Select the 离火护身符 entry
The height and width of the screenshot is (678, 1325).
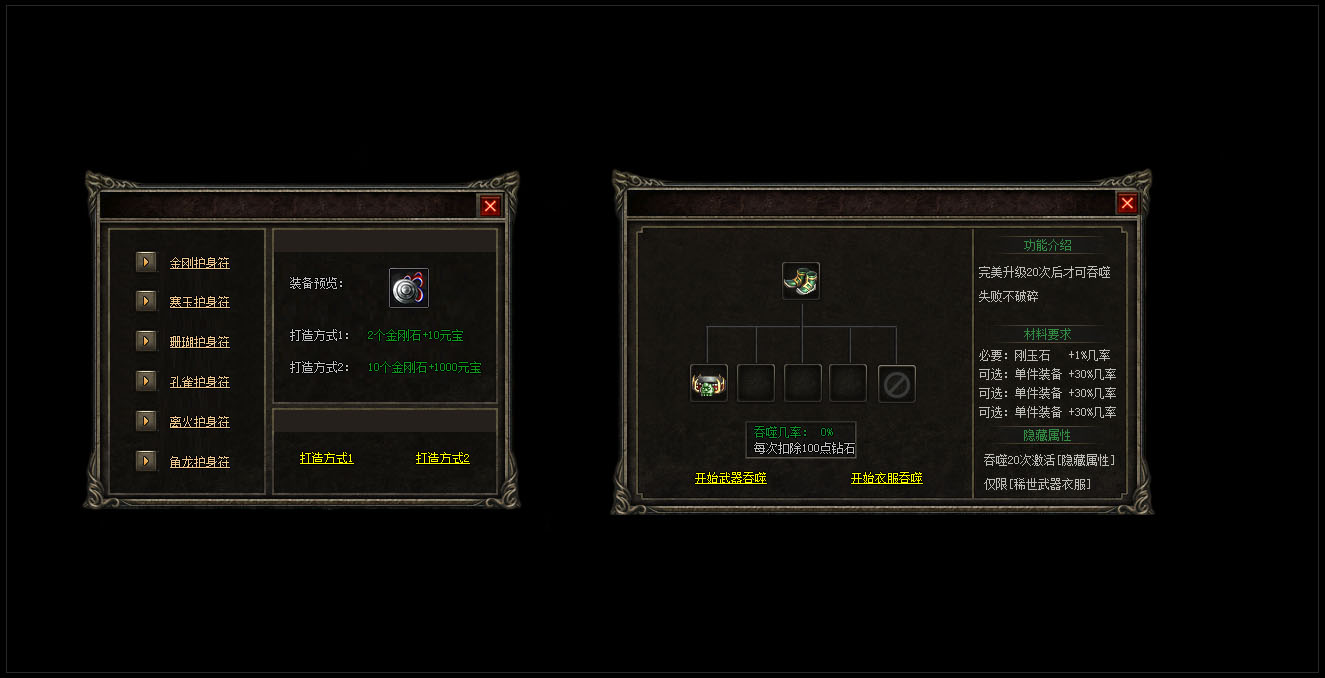pos(199,422)
